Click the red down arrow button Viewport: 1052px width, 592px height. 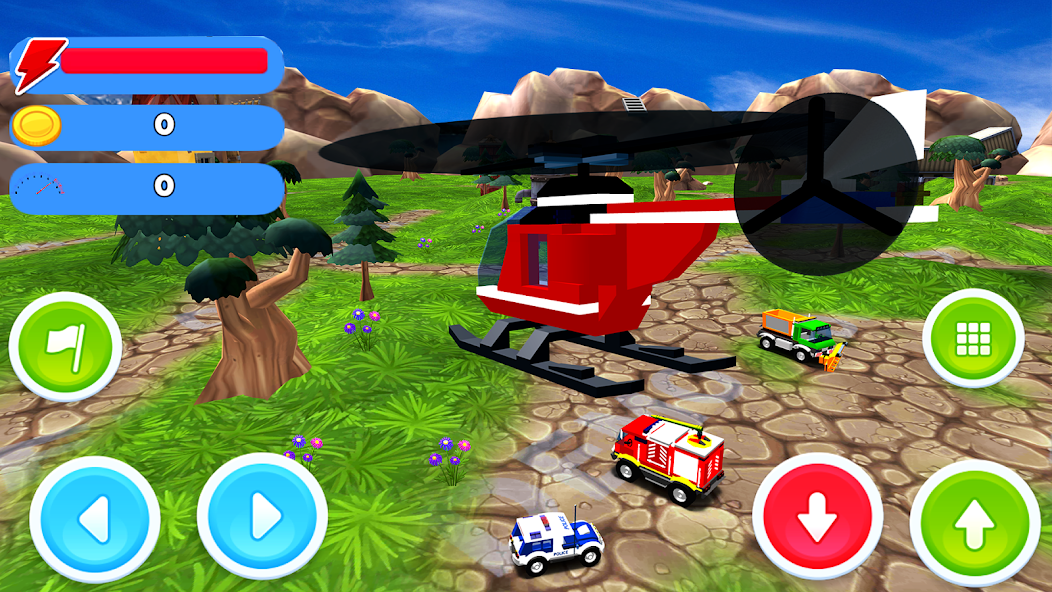pyautogui.click(x=817, y=517)
